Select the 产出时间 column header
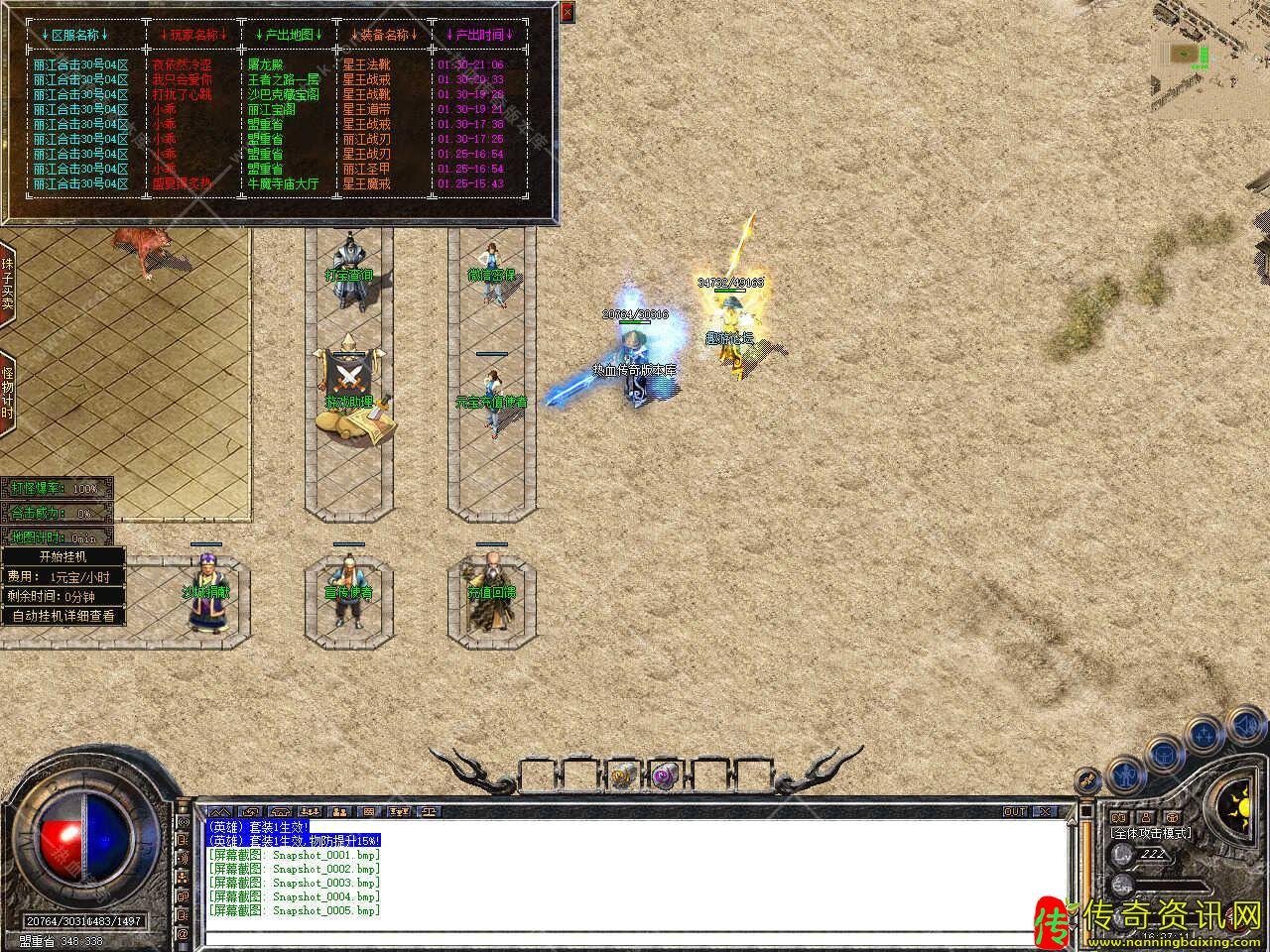1270x952 pixels. [x=480, y=35]
